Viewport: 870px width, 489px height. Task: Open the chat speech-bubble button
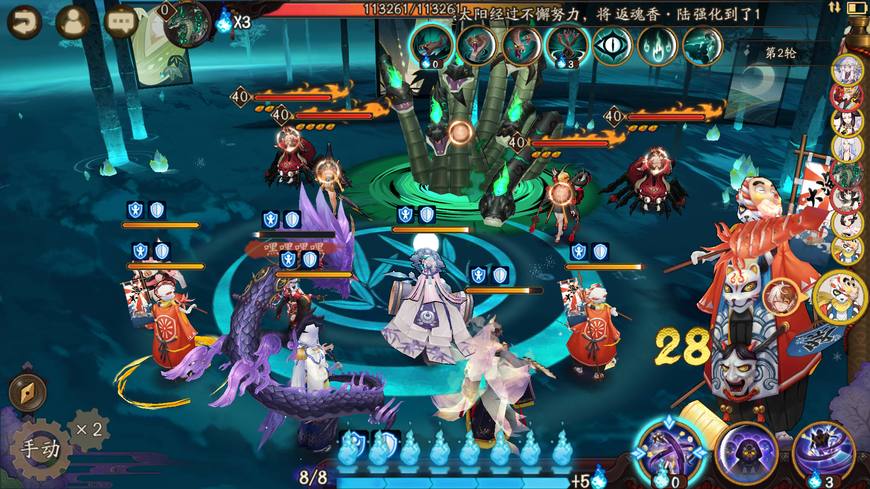121,20
